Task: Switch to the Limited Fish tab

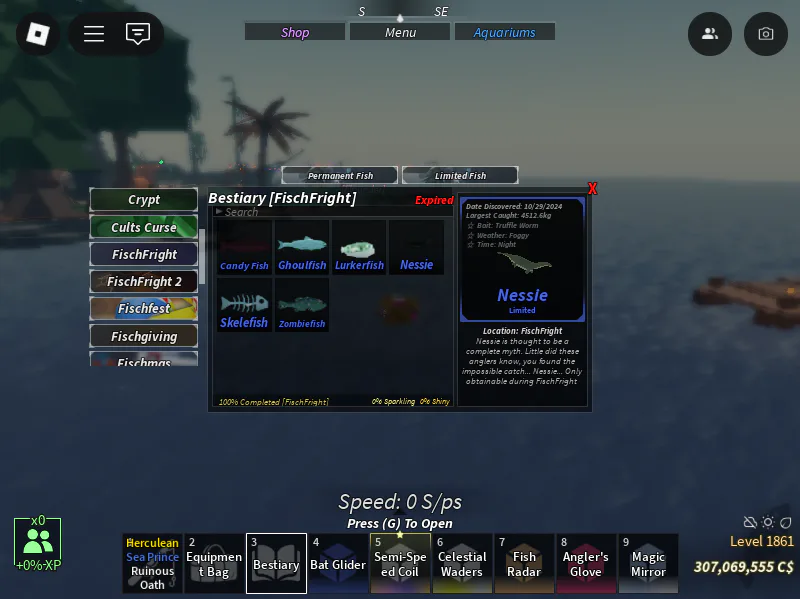Action: tap(460, 176)
